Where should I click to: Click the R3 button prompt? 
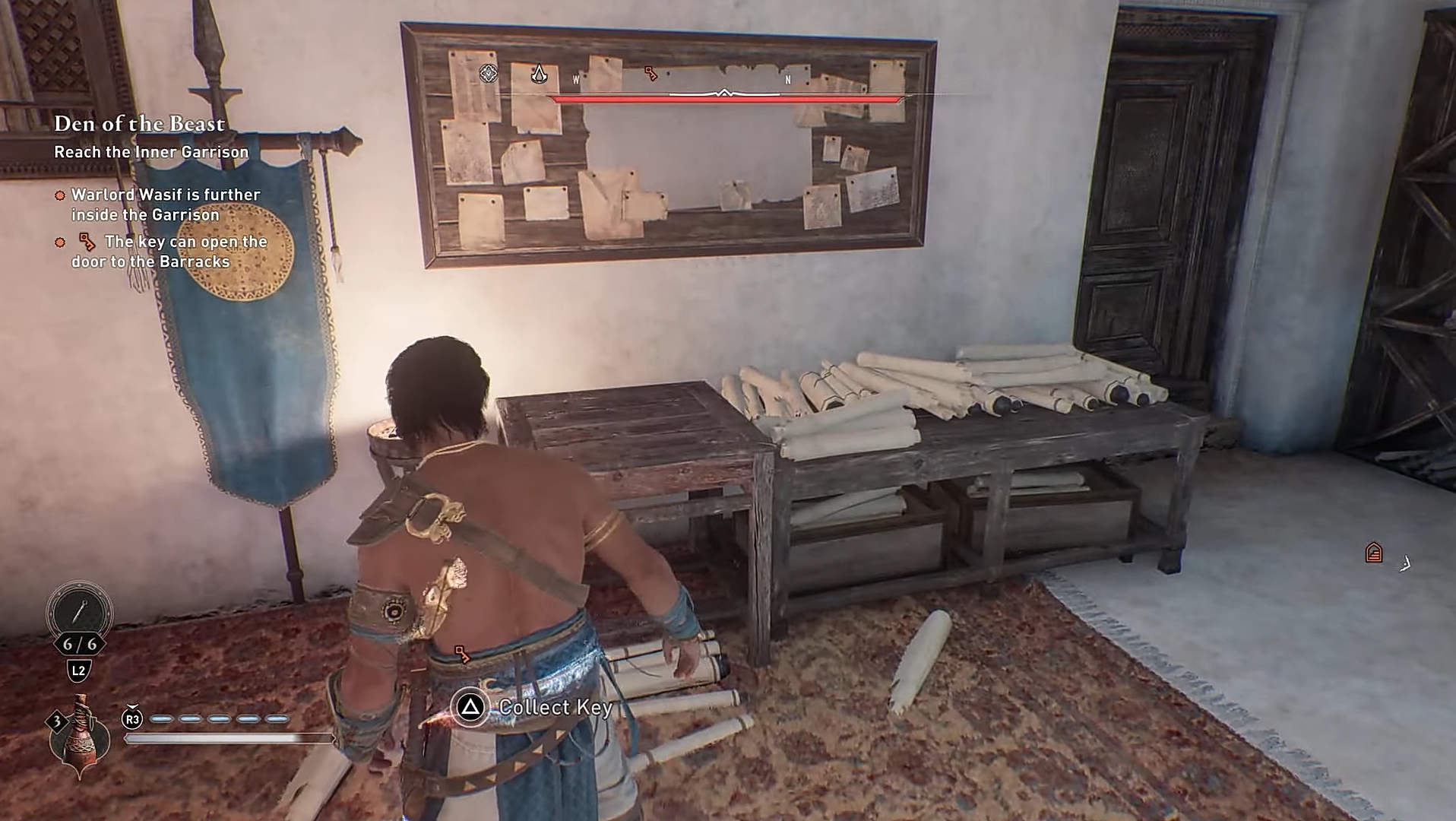(132, 718)
